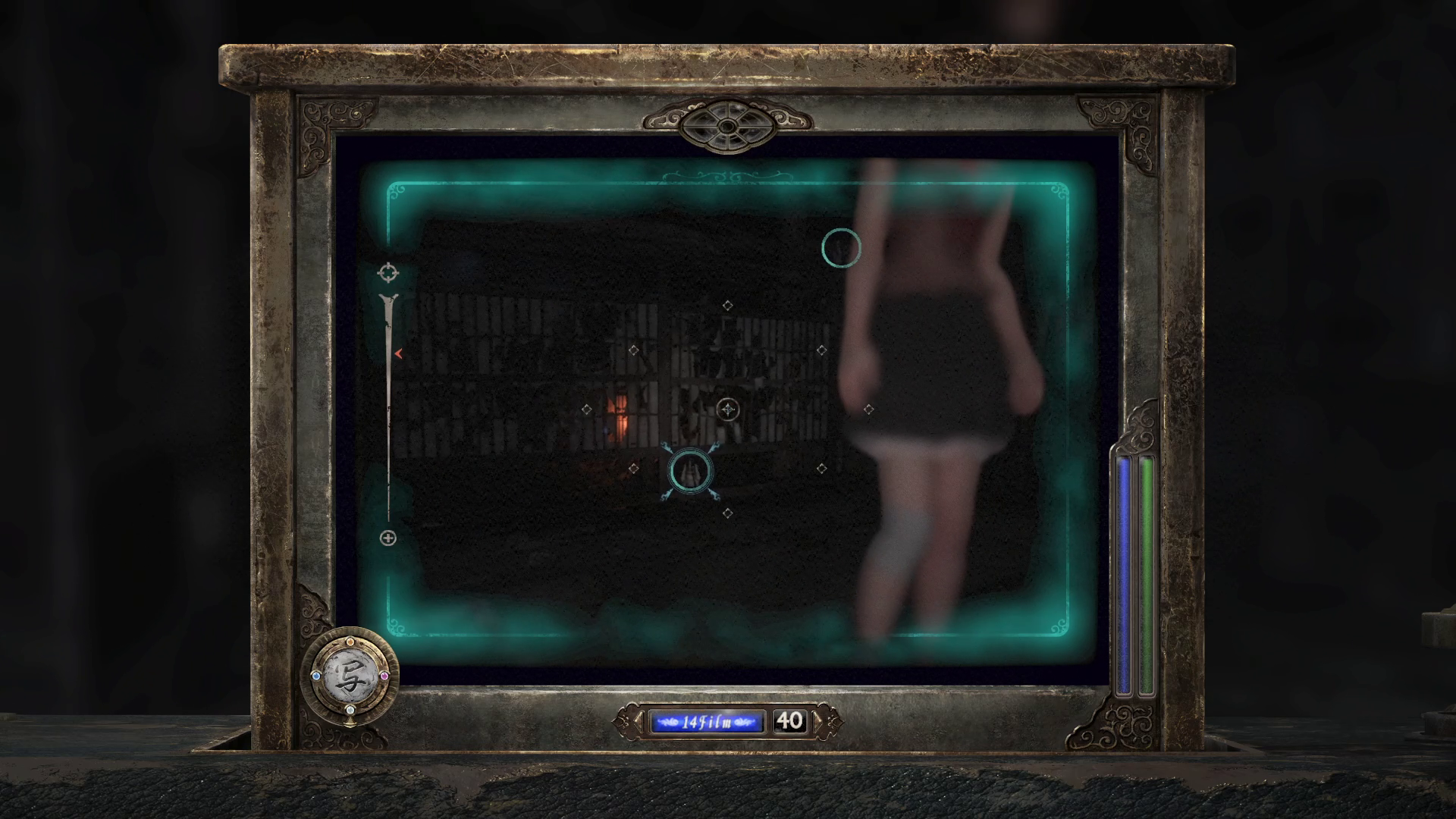Select the blue 14 Film label
Image resolution: width=1456 pixels, height=819 pixels.
706,722
